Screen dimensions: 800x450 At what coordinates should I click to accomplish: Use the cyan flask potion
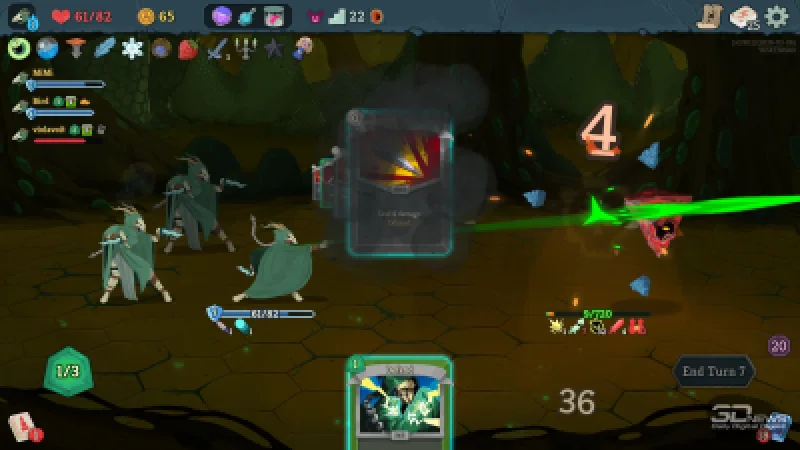coord(248,16)
